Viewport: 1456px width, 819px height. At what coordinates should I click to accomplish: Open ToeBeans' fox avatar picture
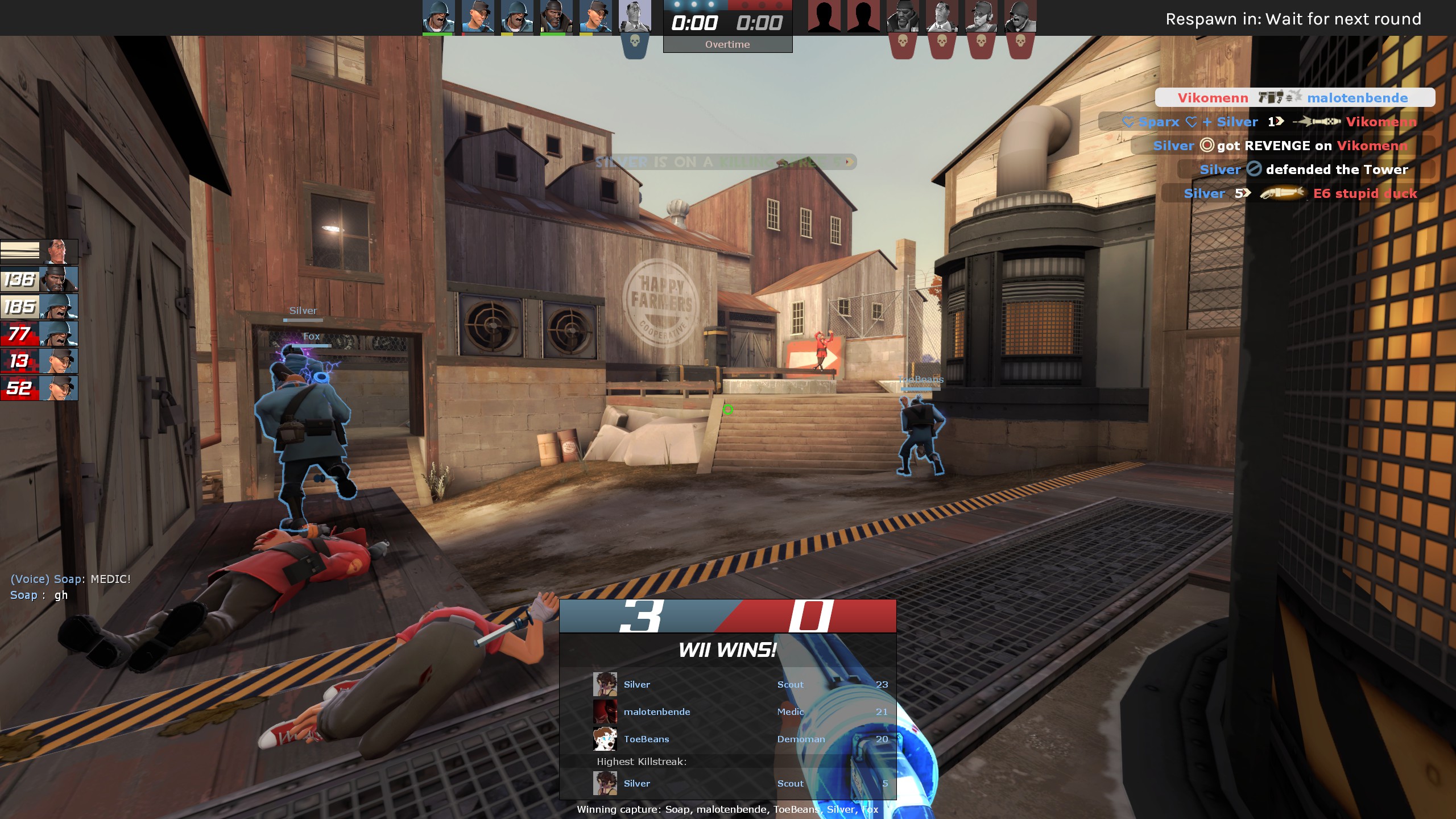click(605, 739)
